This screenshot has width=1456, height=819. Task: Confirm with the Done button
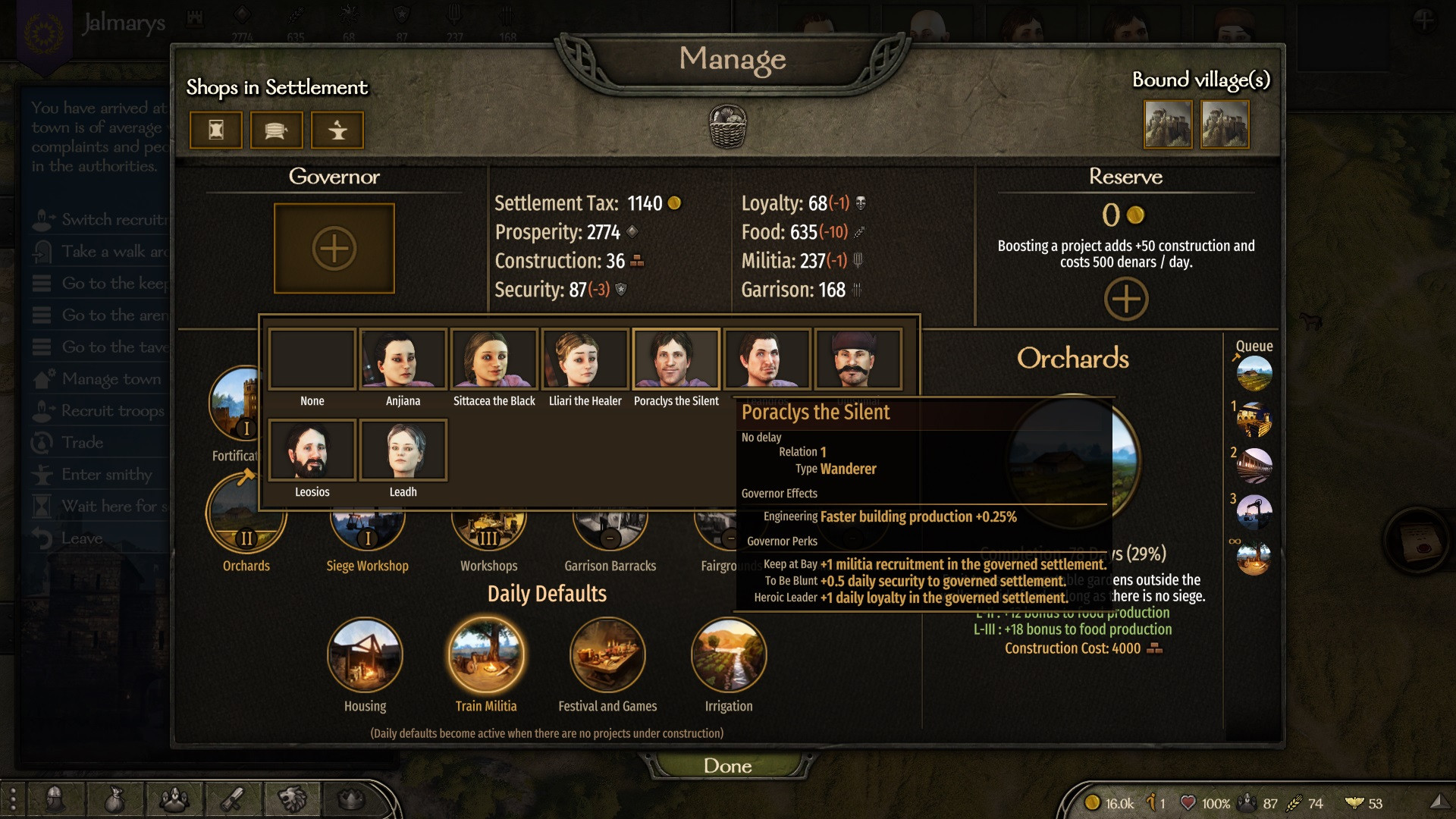(727, 765)
